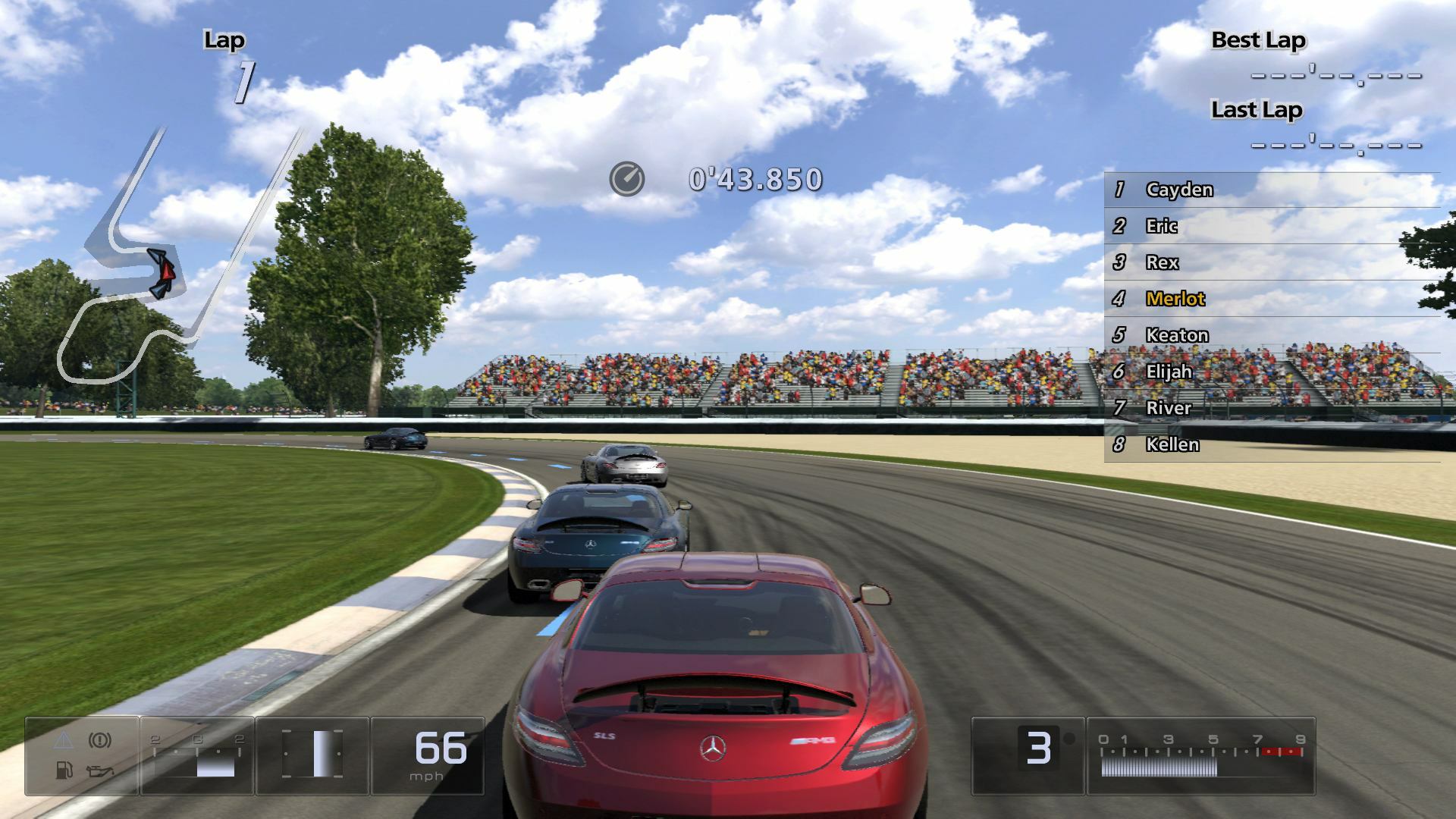Select the oil pressure icon
1456x819 pixels.
tap(100, 770)
